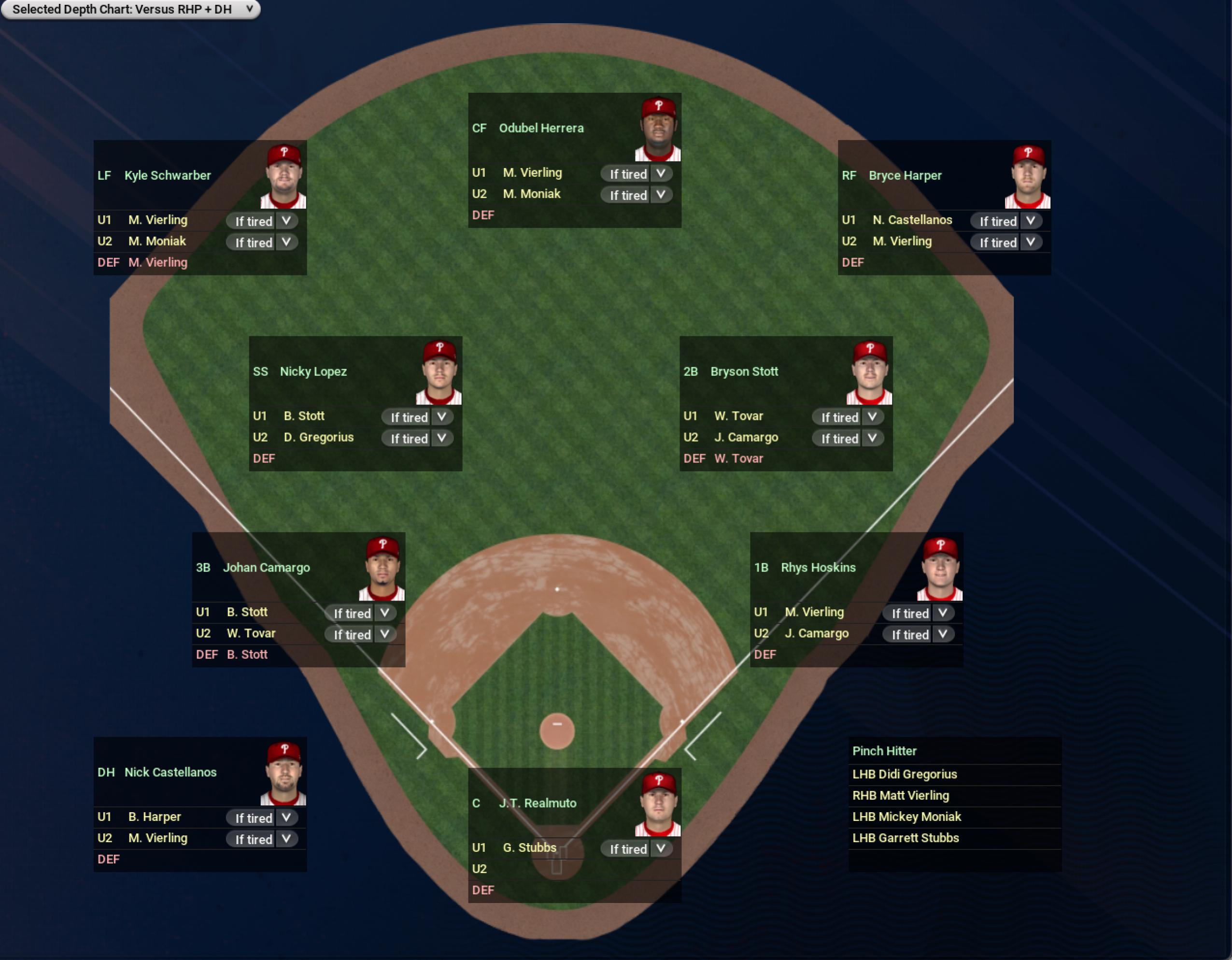1232x960 pixels.
Task: Choose catcher J.T. Realmuto
Action: [x=538, y=802]
